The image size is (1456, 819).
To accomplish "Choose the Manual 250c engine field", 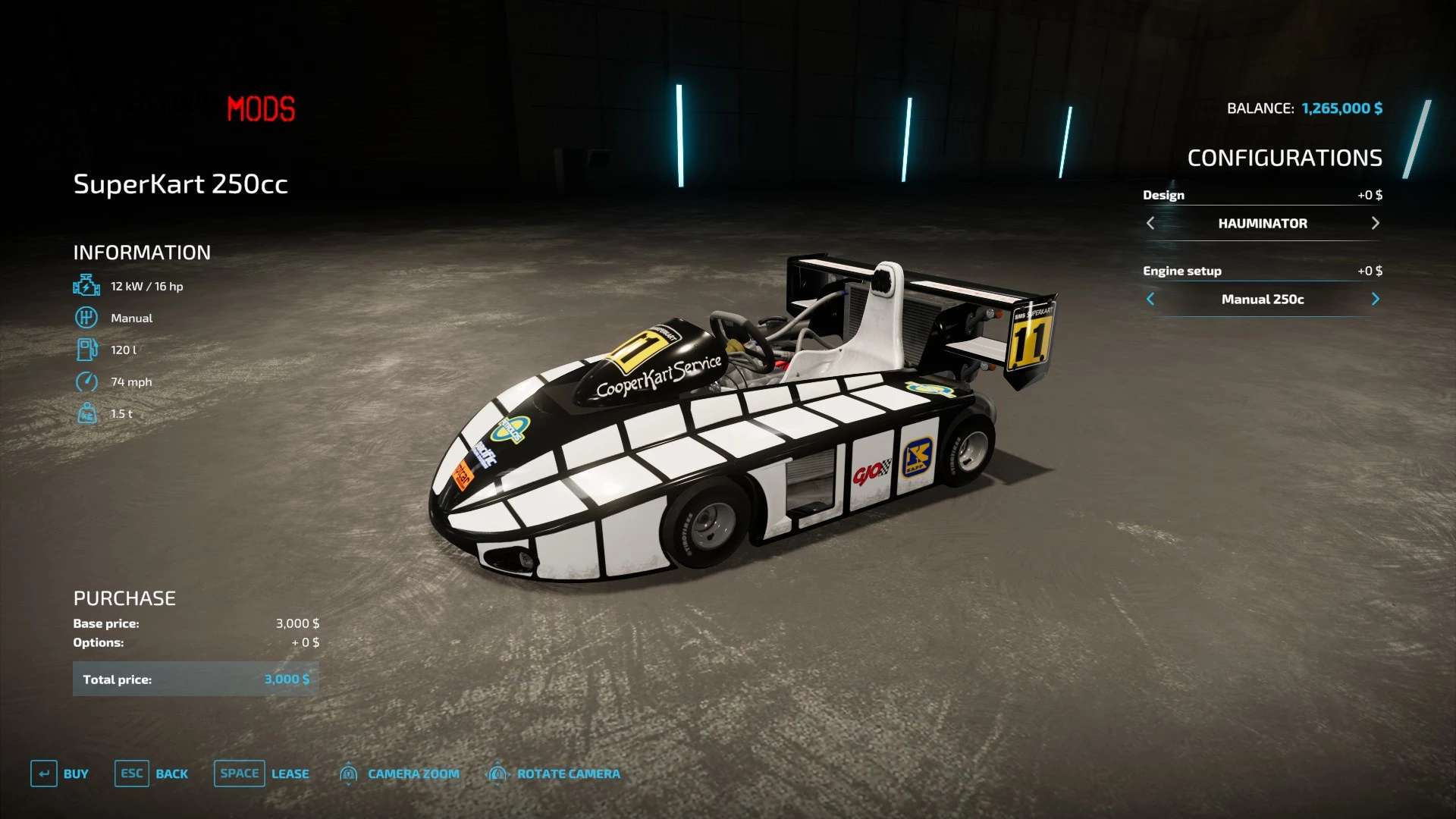I will pos(1263,299).
